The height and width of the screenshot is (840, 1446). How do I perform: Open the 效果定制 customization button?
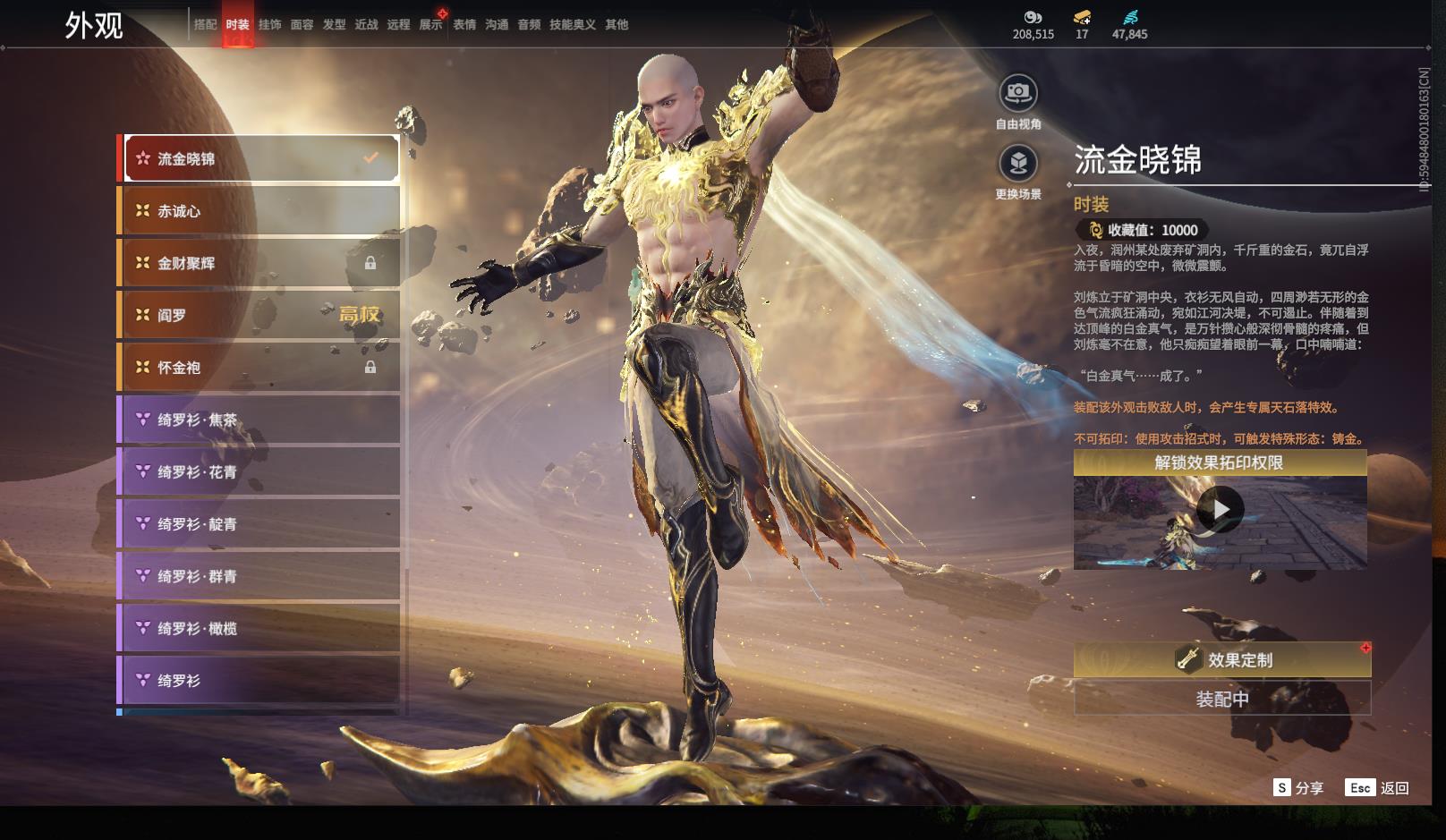pos(1221,660)
